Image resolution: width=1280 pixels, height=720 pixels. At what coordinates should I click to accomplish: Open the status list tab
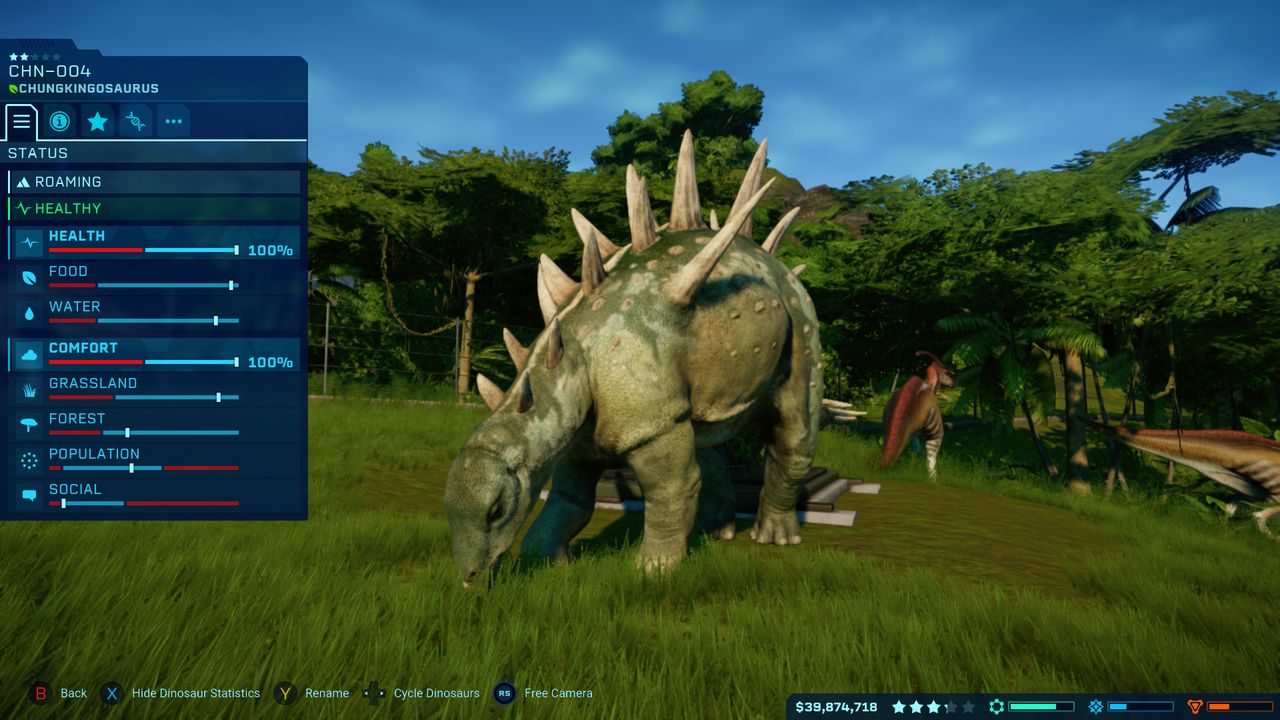(x=21, y=122)
